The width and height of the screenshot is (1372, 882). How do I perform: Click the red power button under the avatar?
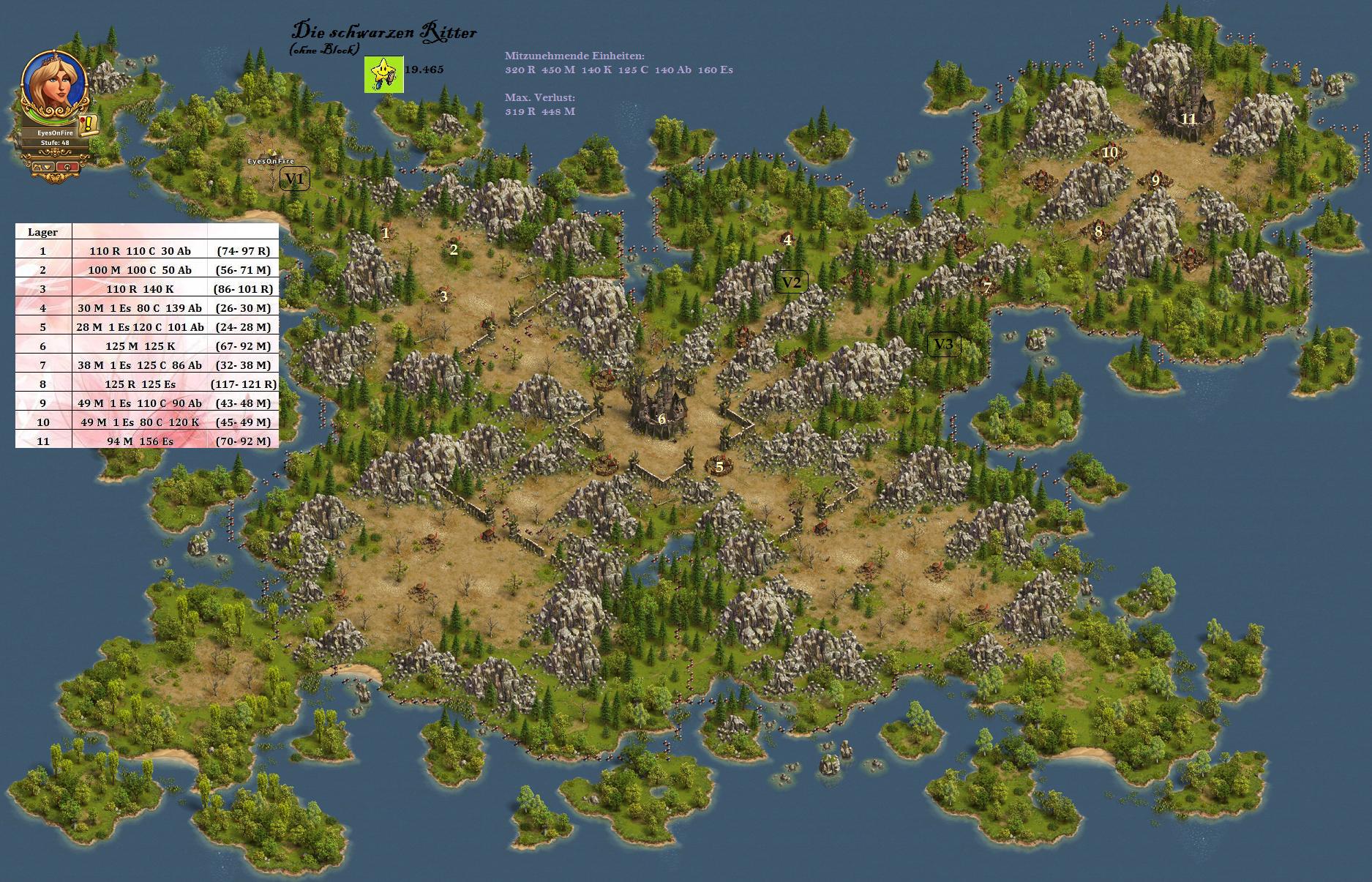pyautogui.click(x=67, y=166)
